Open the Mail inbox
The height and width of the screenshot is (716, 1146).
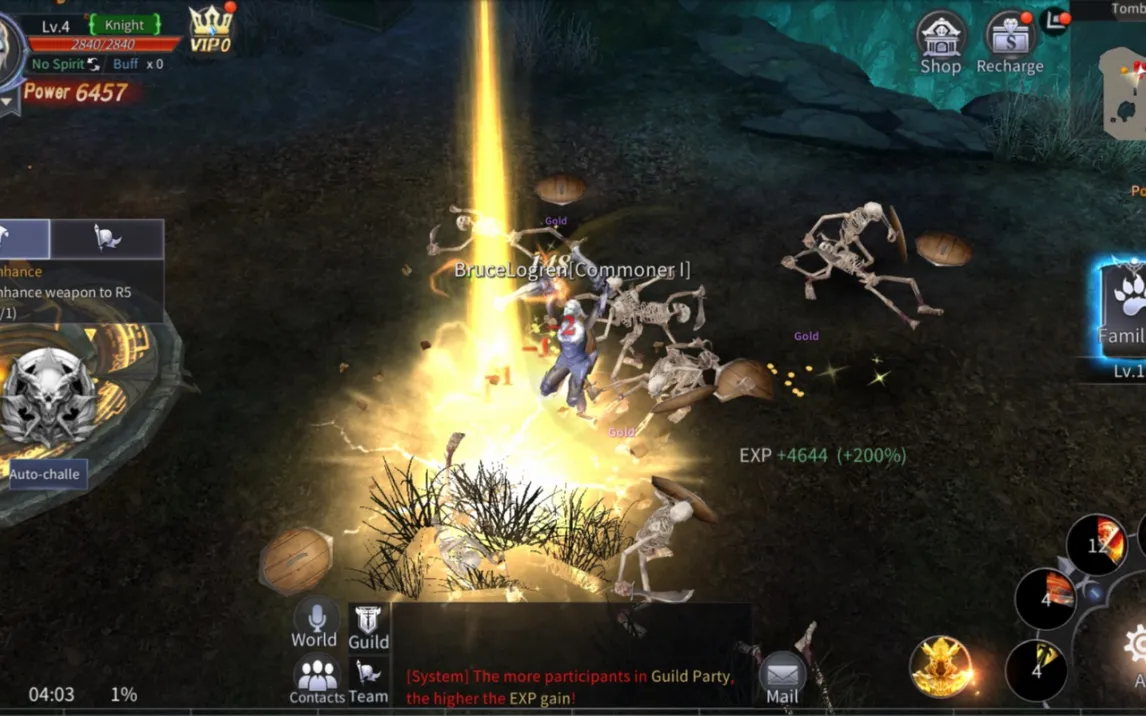pyautogui.click(x=782, y=678)
